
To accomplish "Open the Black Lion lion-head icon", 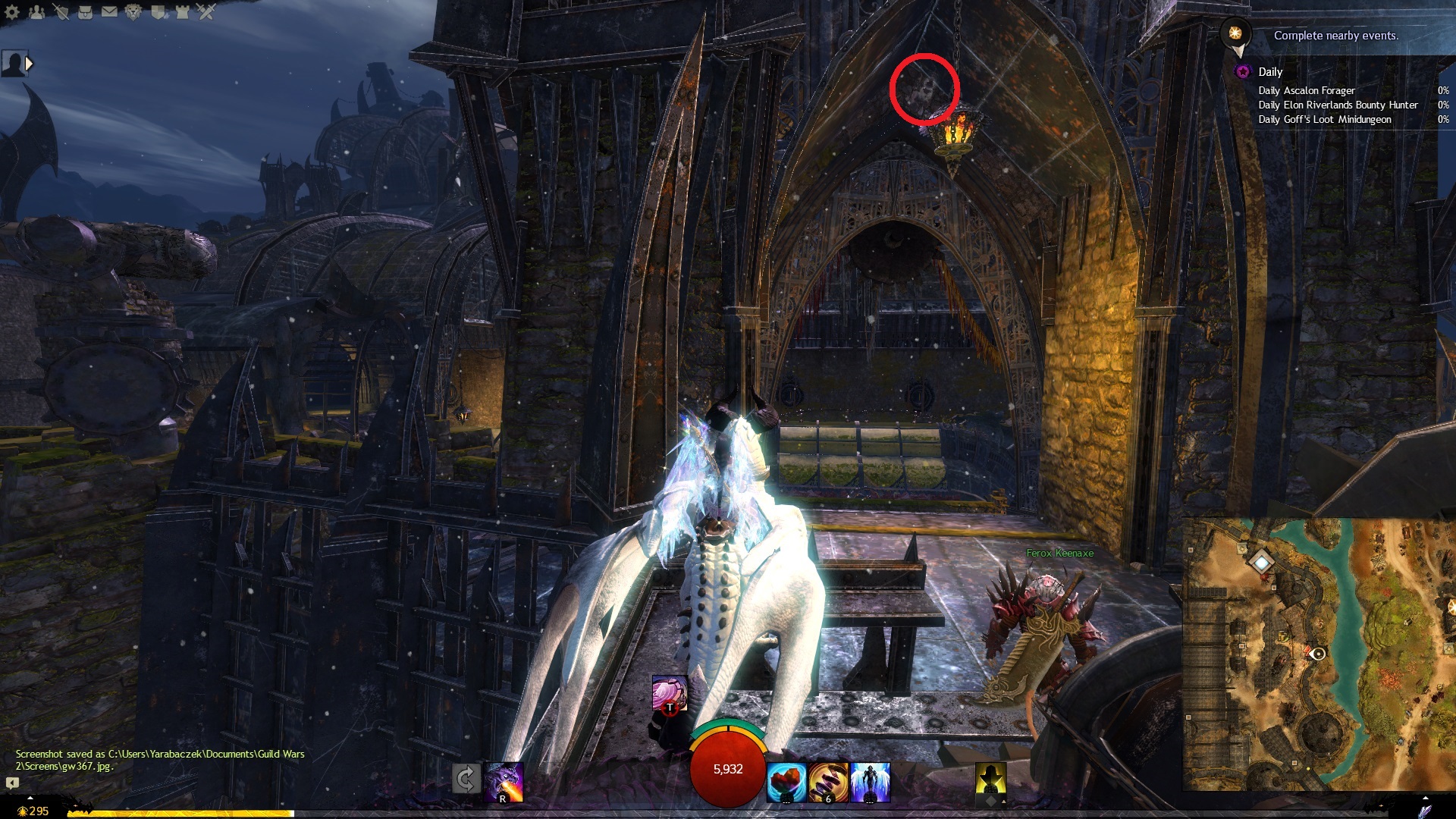I will 133,12.
